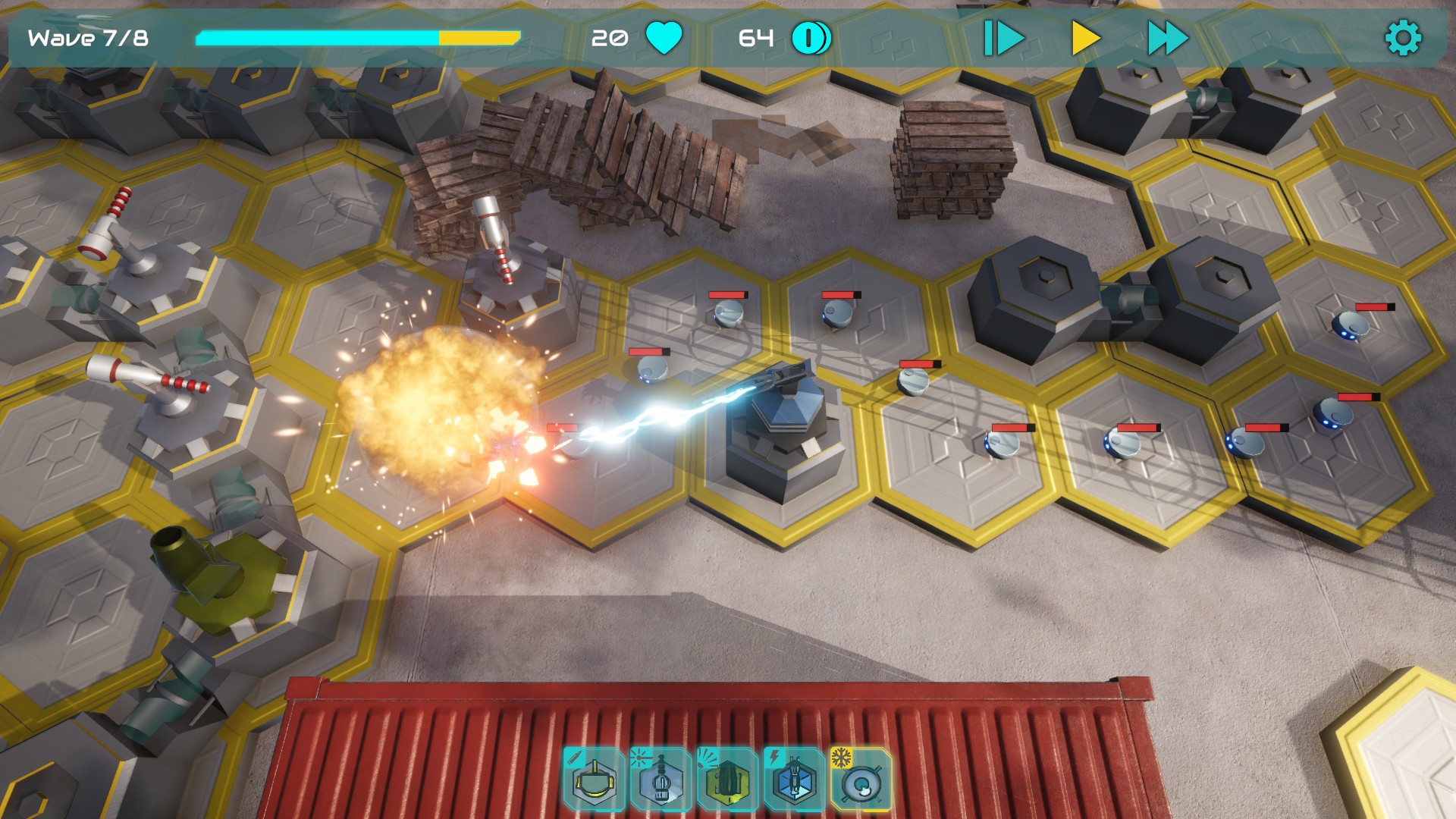The height and width of the screenshot is (819, 1456).
Task: Pick the green mortar splash tower
Action: (x=726, y=780)
